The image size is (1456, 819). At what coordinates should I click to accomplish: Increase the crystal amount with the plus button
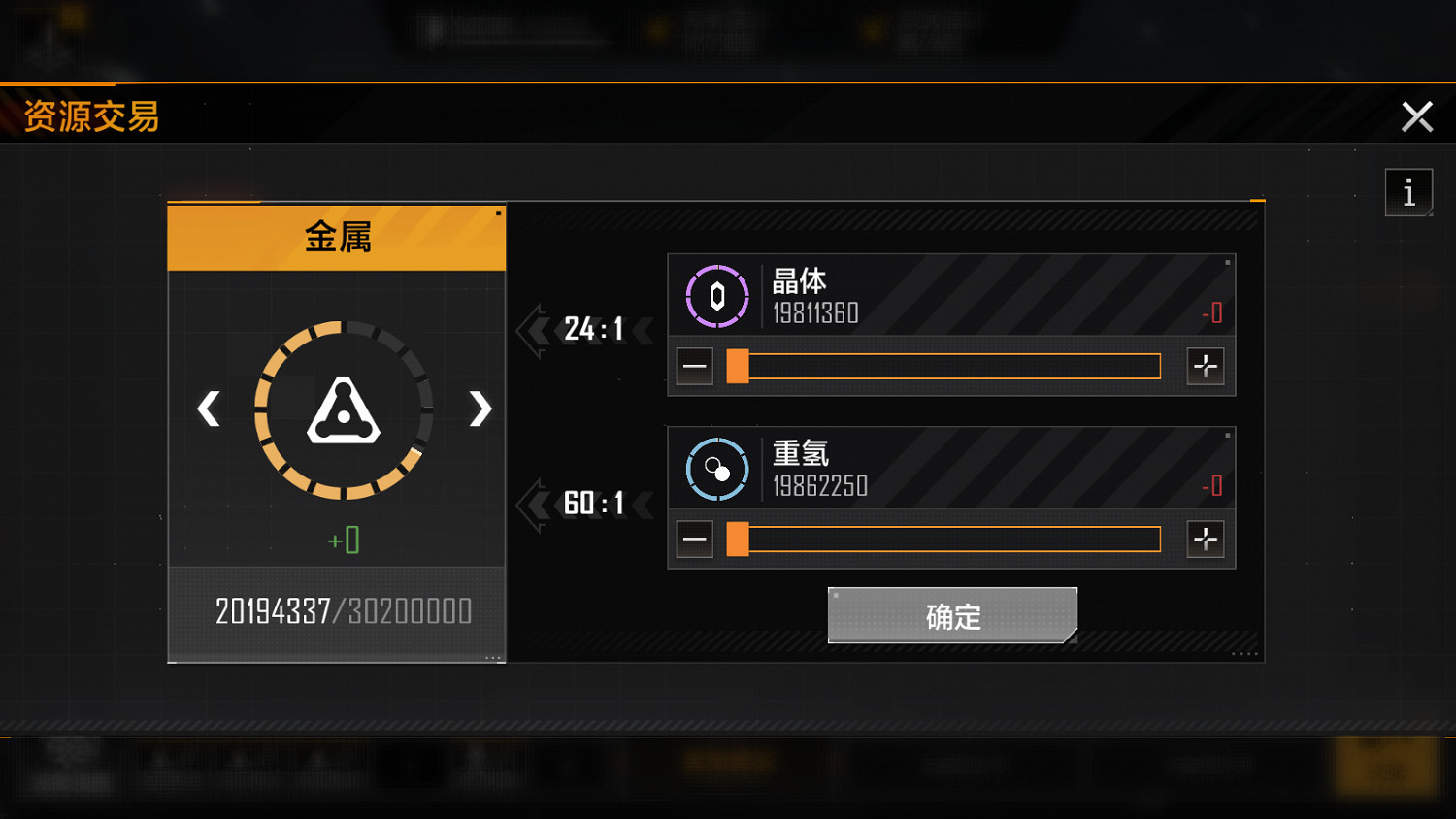coord(1207,366)
